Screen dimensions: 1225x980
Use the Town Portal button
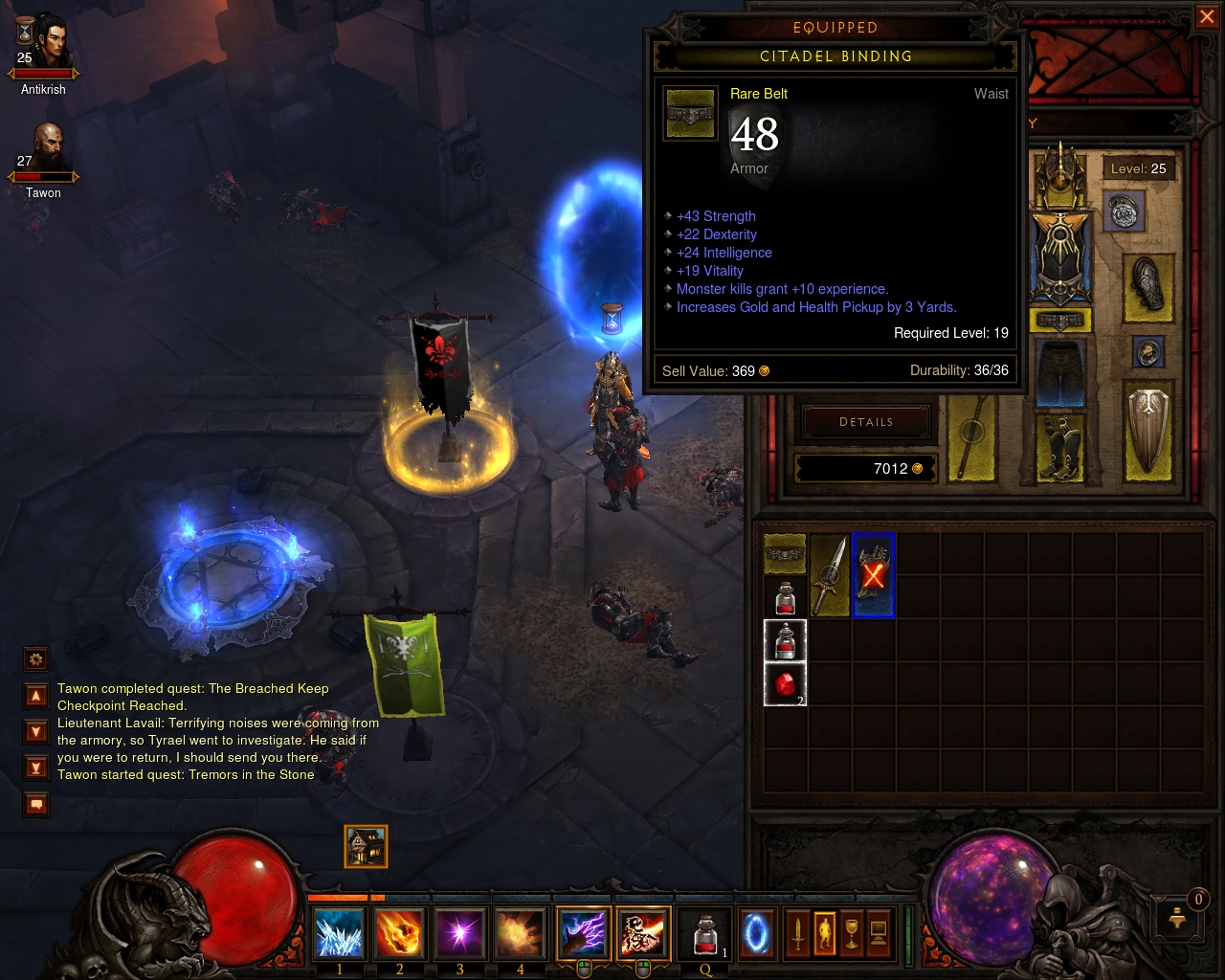(x=756, y=933)
